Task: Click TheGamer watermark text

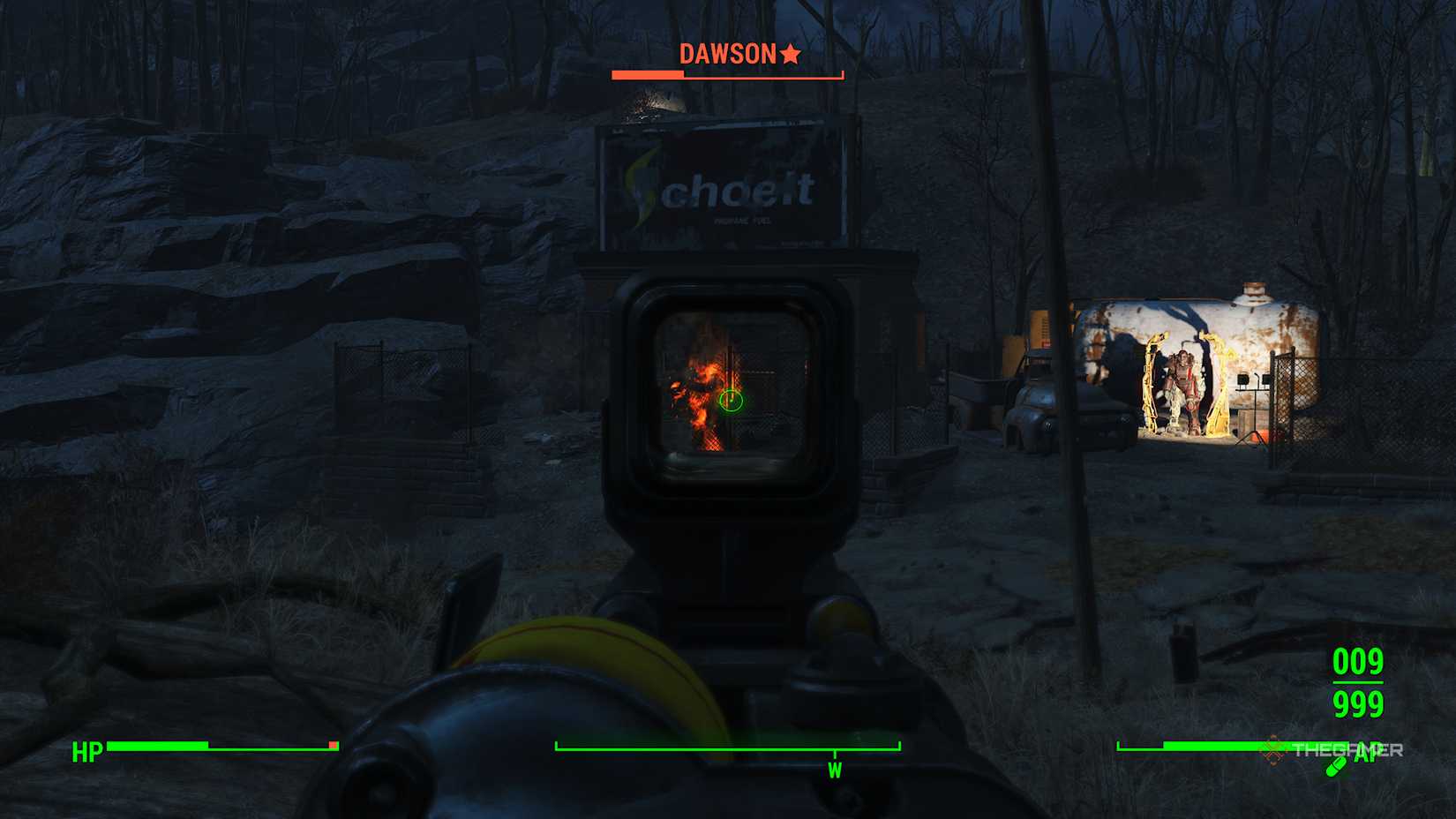Action: click(x=1348, y=750)
